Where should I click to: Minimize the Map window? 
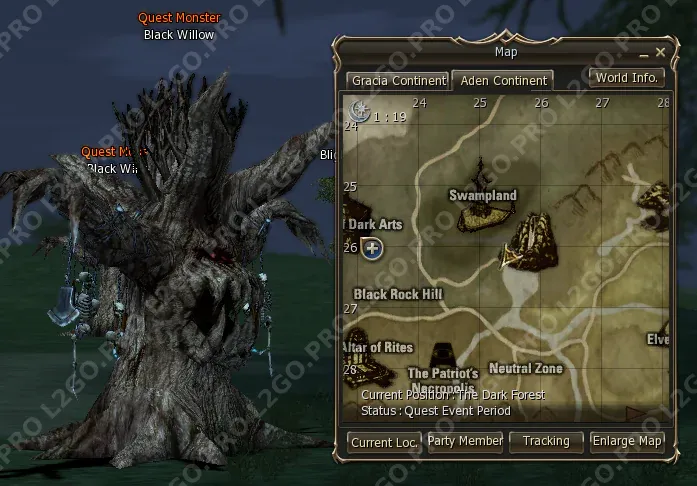click(643, 52)
